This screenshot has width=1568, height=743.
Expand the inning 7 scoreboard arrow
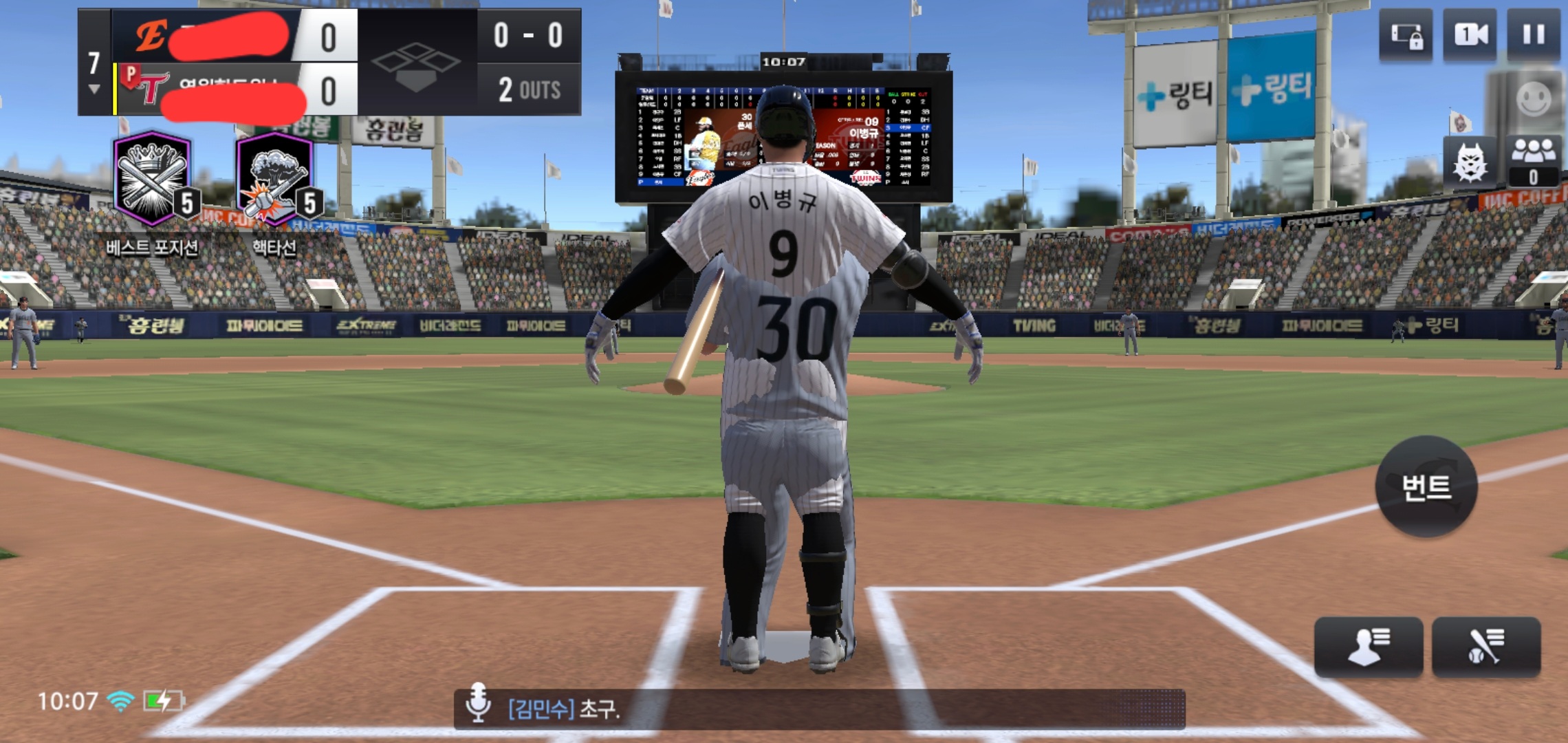pos(94,89)
